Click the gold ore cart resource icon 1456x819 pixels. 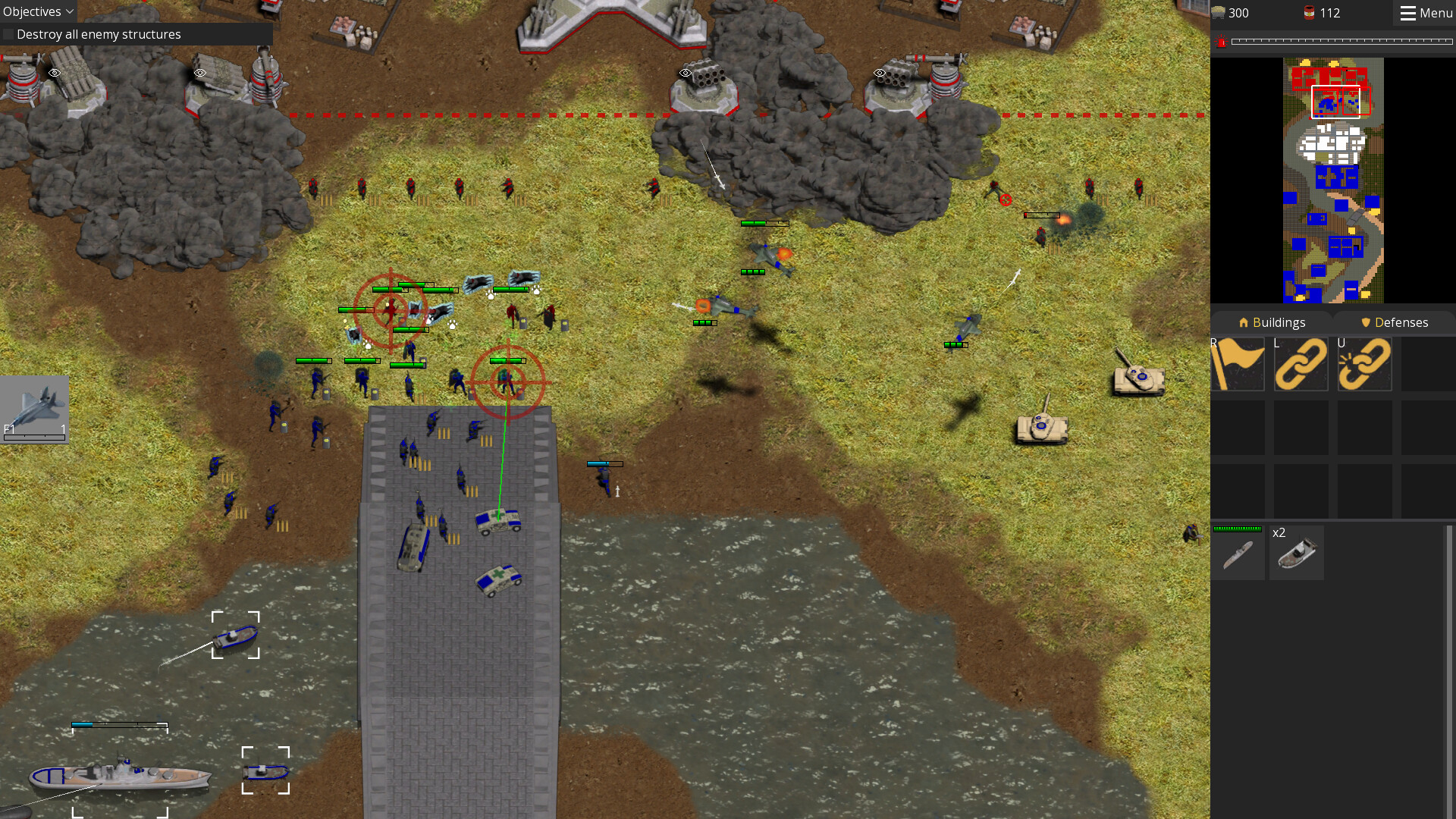pyautogui.click(x=1219, y=12)
